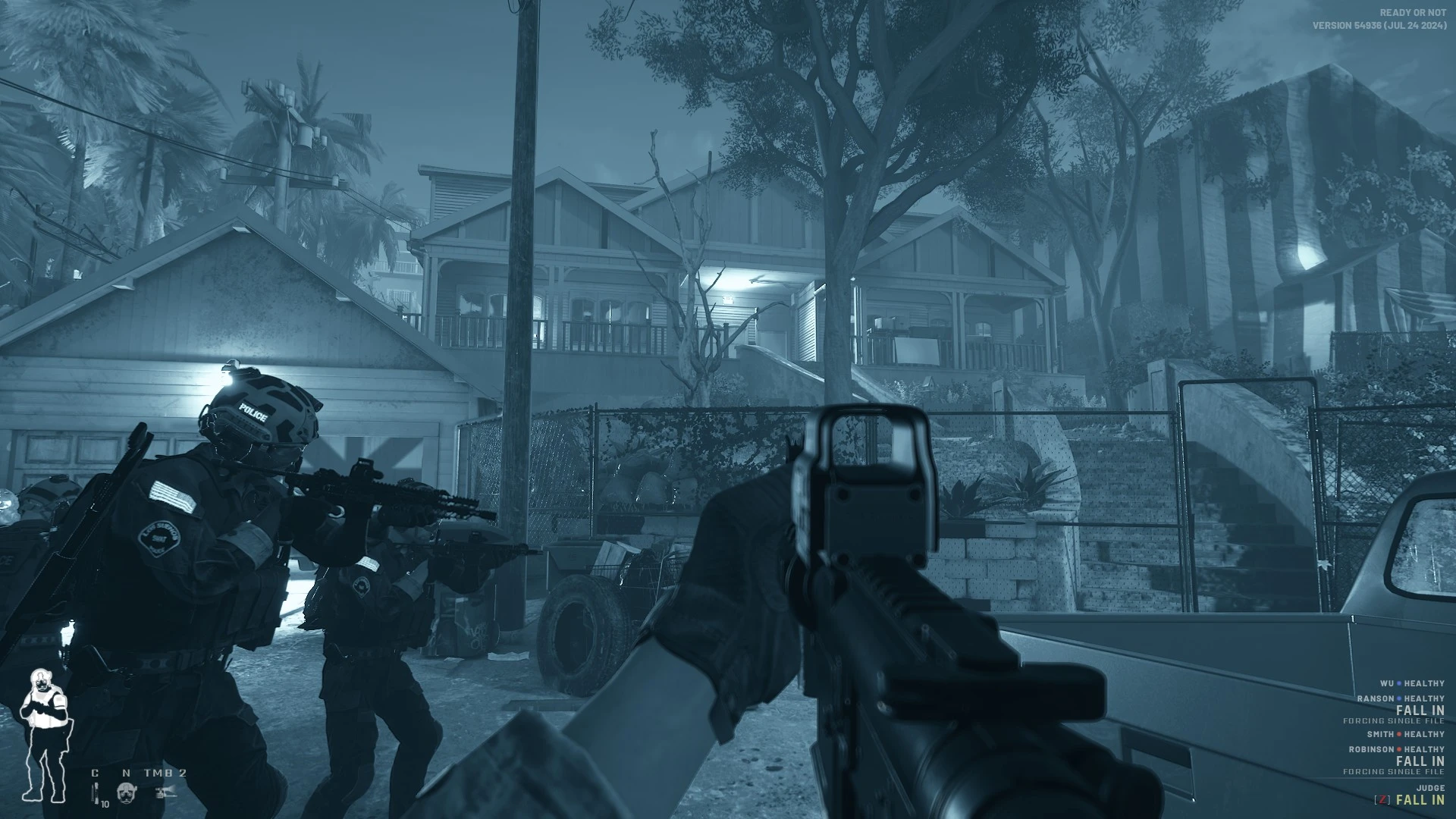The width and height of the screenshot is (1456, 819).
Task: Expand the C ammunition category label
Action: pyautogui.click(x=95, y=773)
